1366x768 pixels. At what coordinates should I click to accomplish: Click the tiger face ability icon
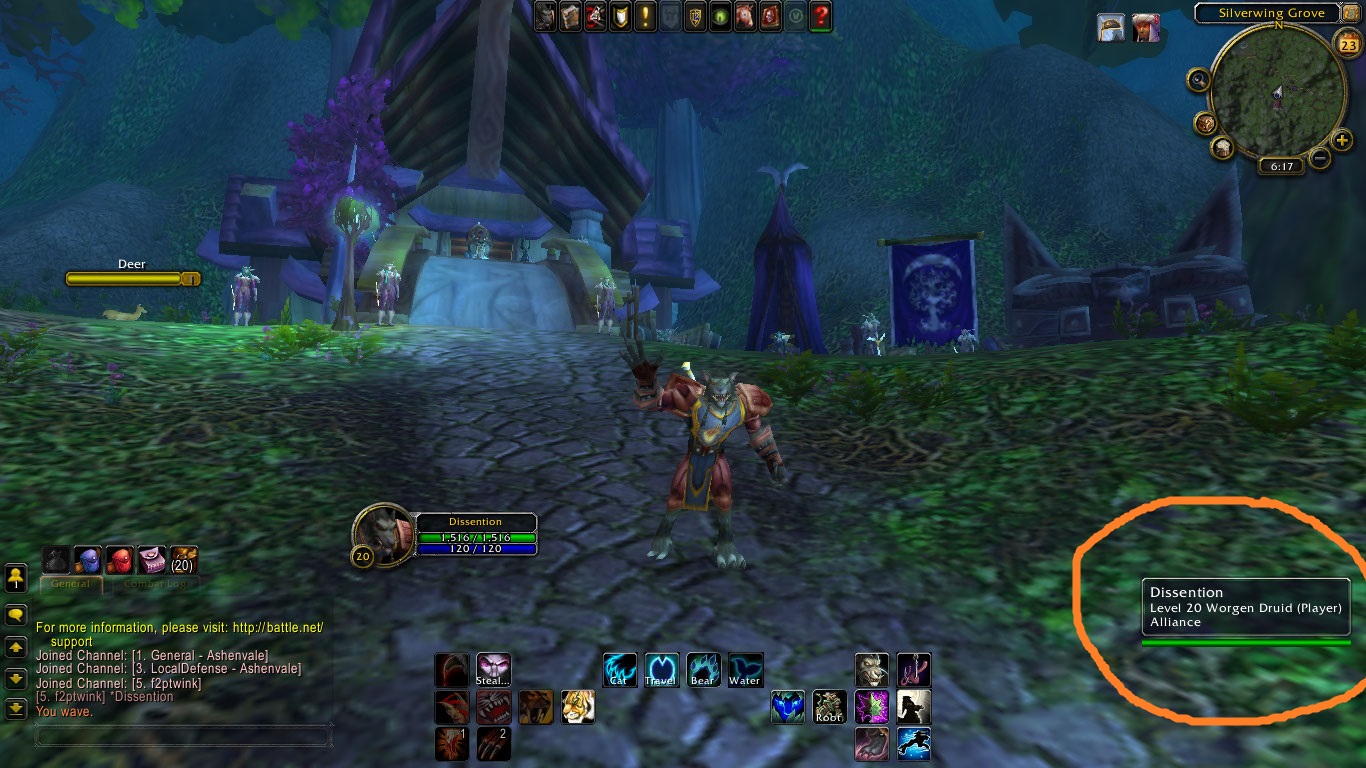[577, 707]
